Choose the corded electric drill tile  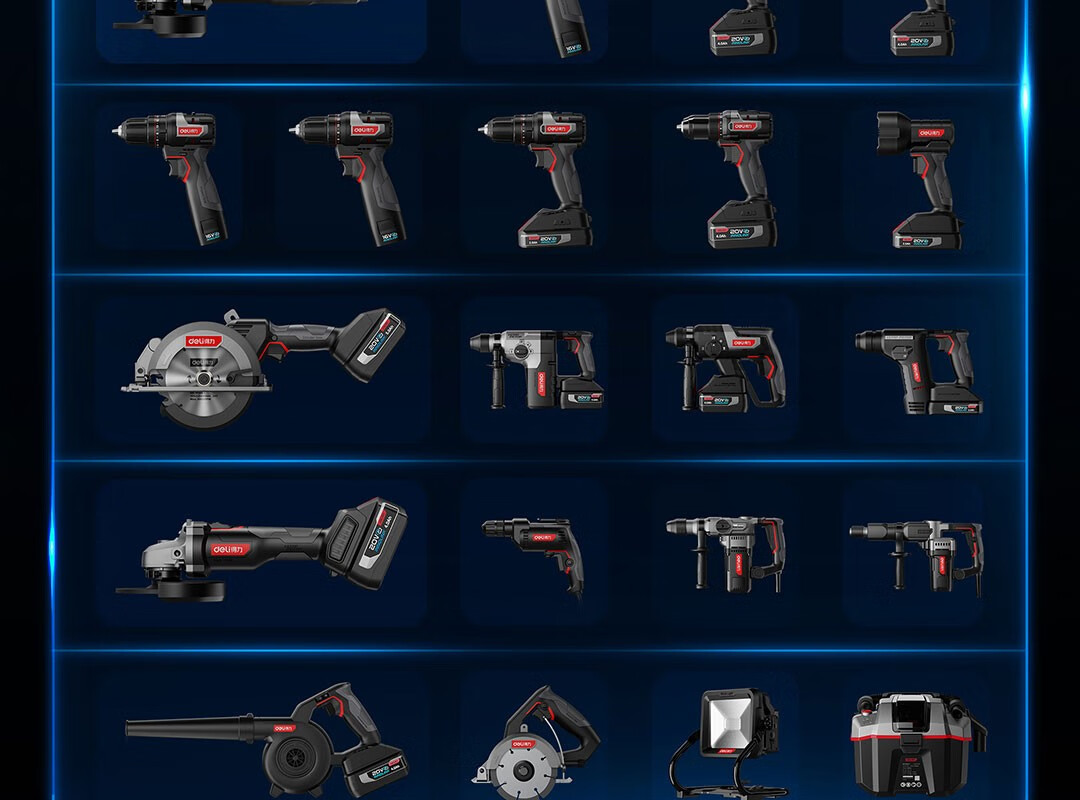click(534, 552)
